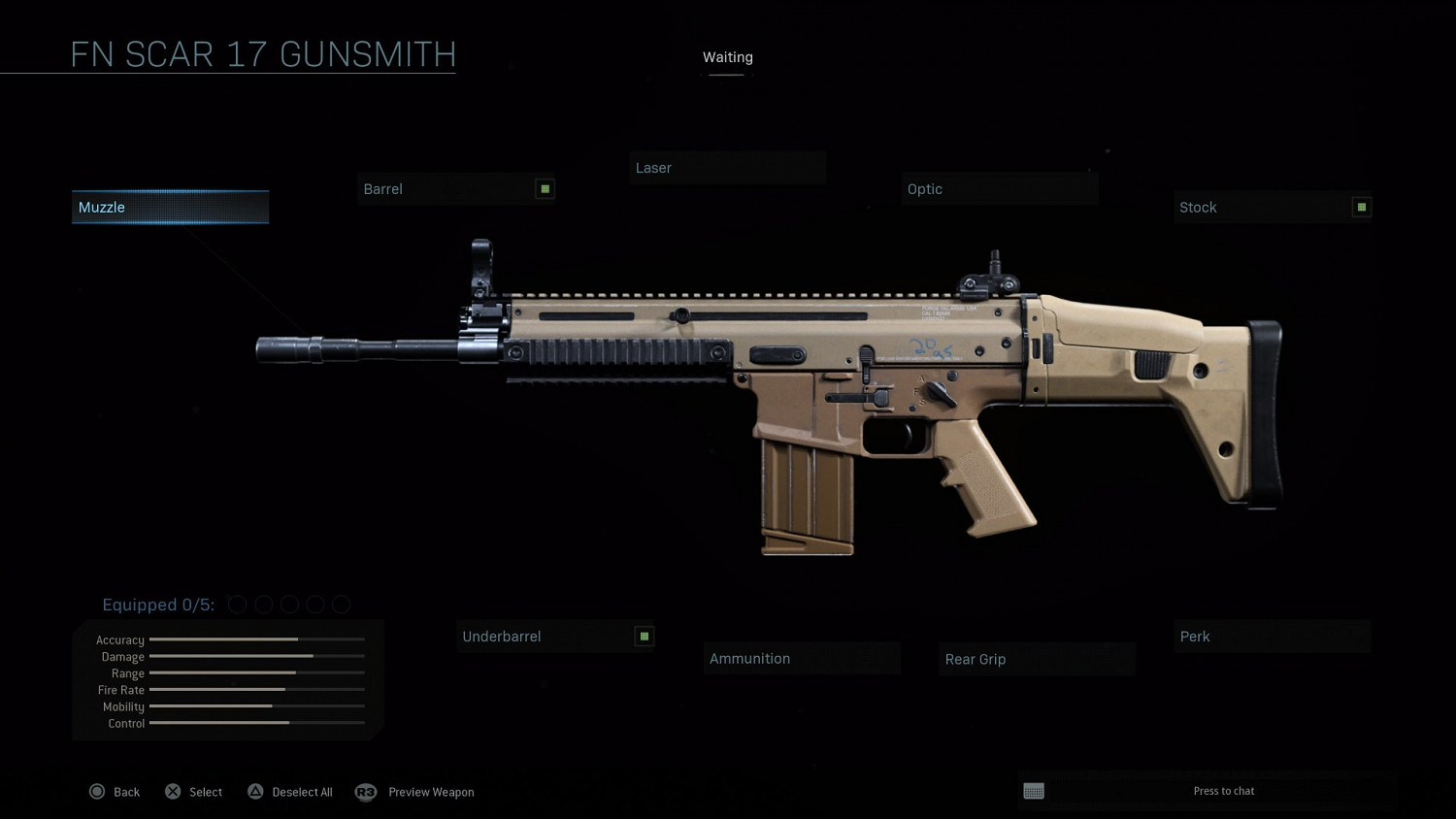The width and height of the screenshot is (1456, 819).
Task: Choose the Ammunition attachment slot
Action: point(802,659)
